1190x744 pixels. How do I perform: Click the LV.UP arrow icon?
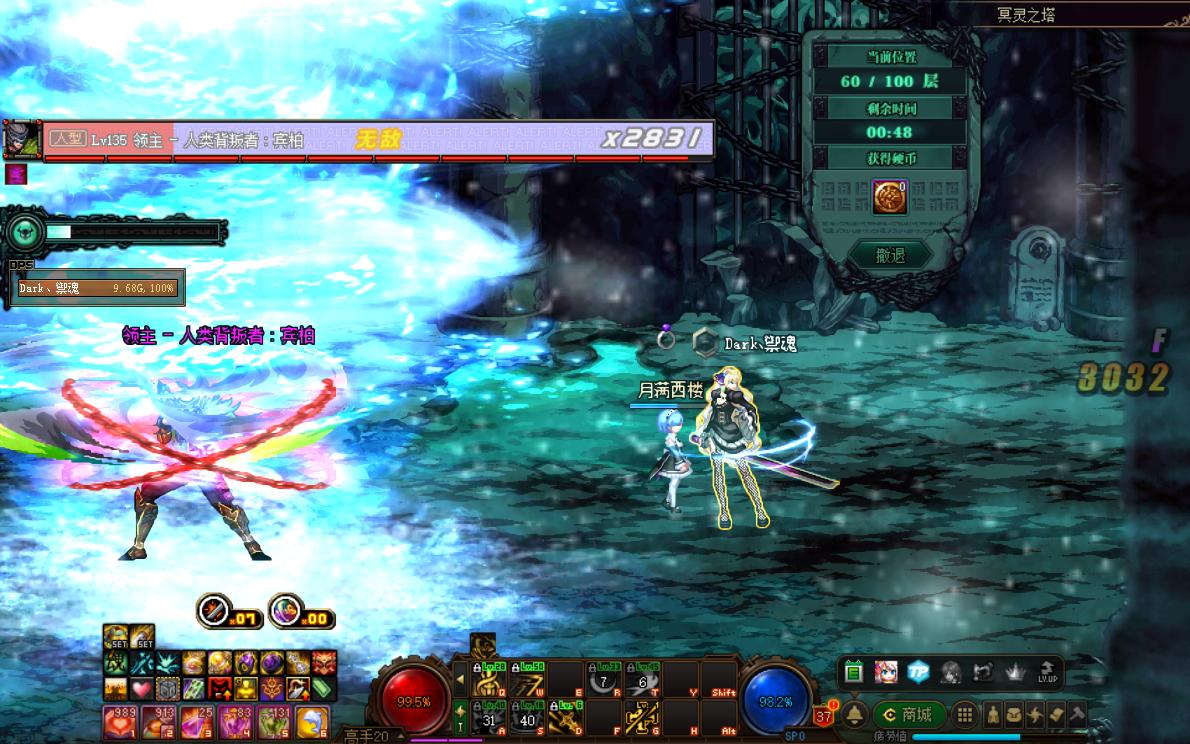tap(1047, 672)
